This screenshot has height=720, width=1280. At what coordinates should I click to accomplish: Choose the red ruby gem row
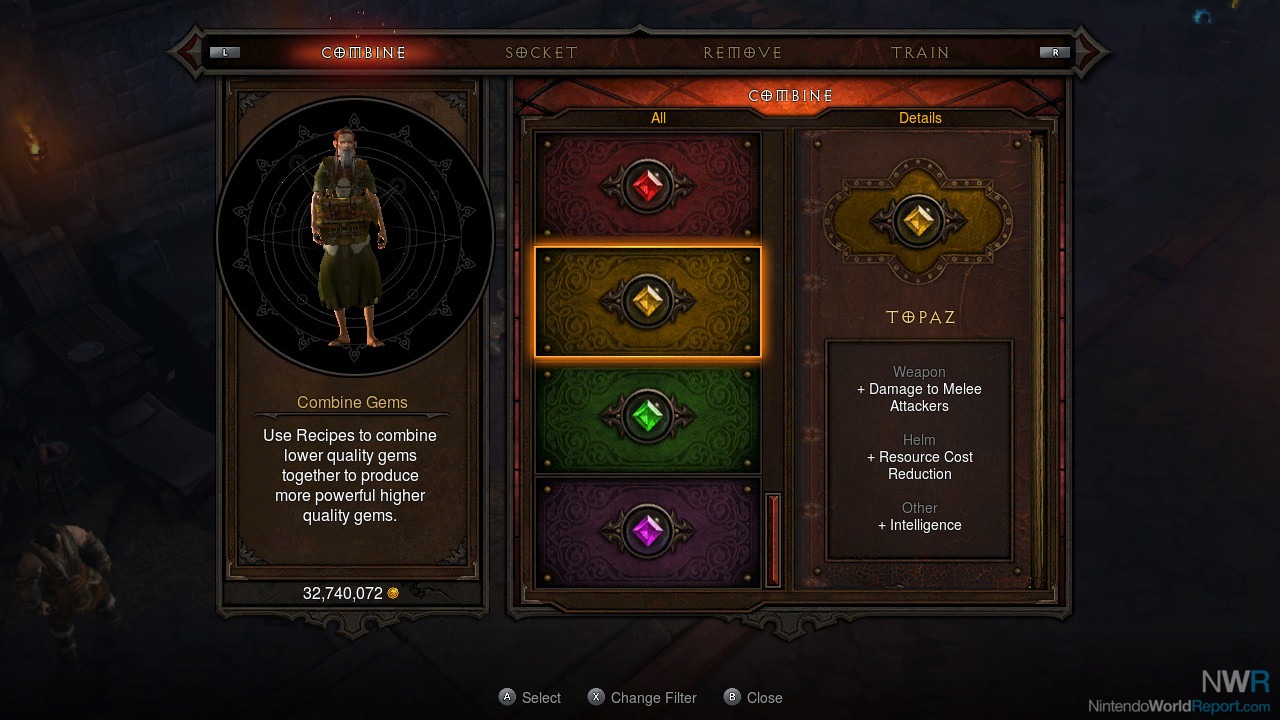[x=648, y=187]
